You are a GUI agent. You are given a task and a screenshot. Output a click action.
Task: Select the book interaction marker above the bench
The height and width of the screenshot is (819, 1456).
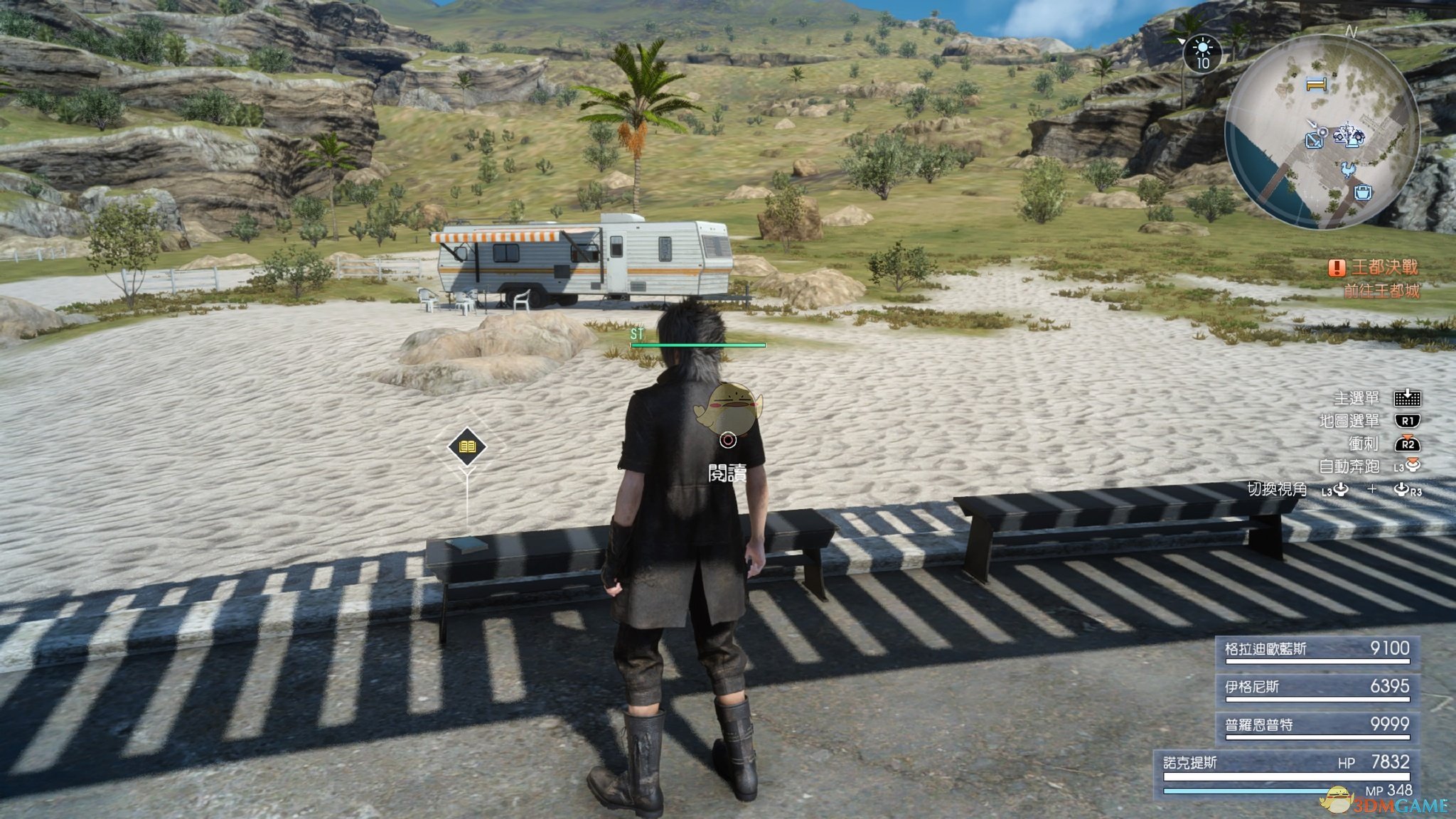click(x=467, y=446)
